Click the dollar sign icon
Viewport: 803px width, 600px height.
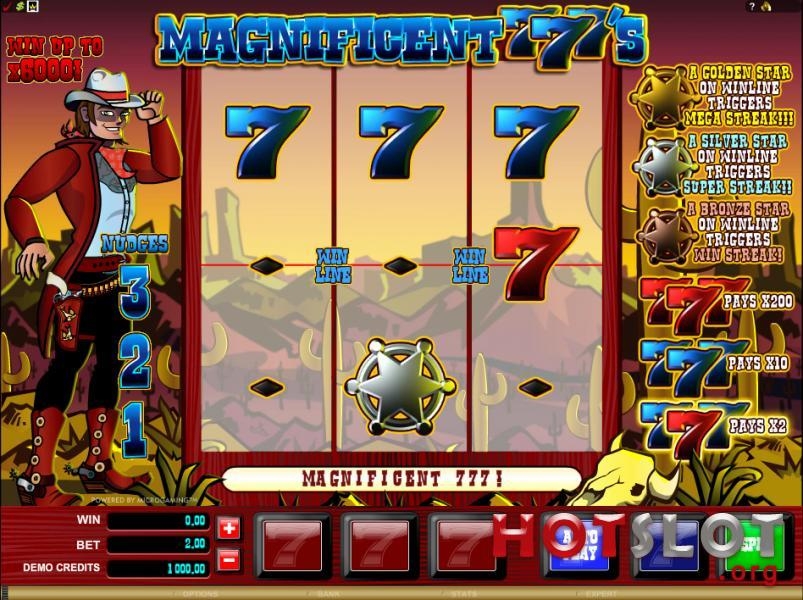(x=18, y=6)
